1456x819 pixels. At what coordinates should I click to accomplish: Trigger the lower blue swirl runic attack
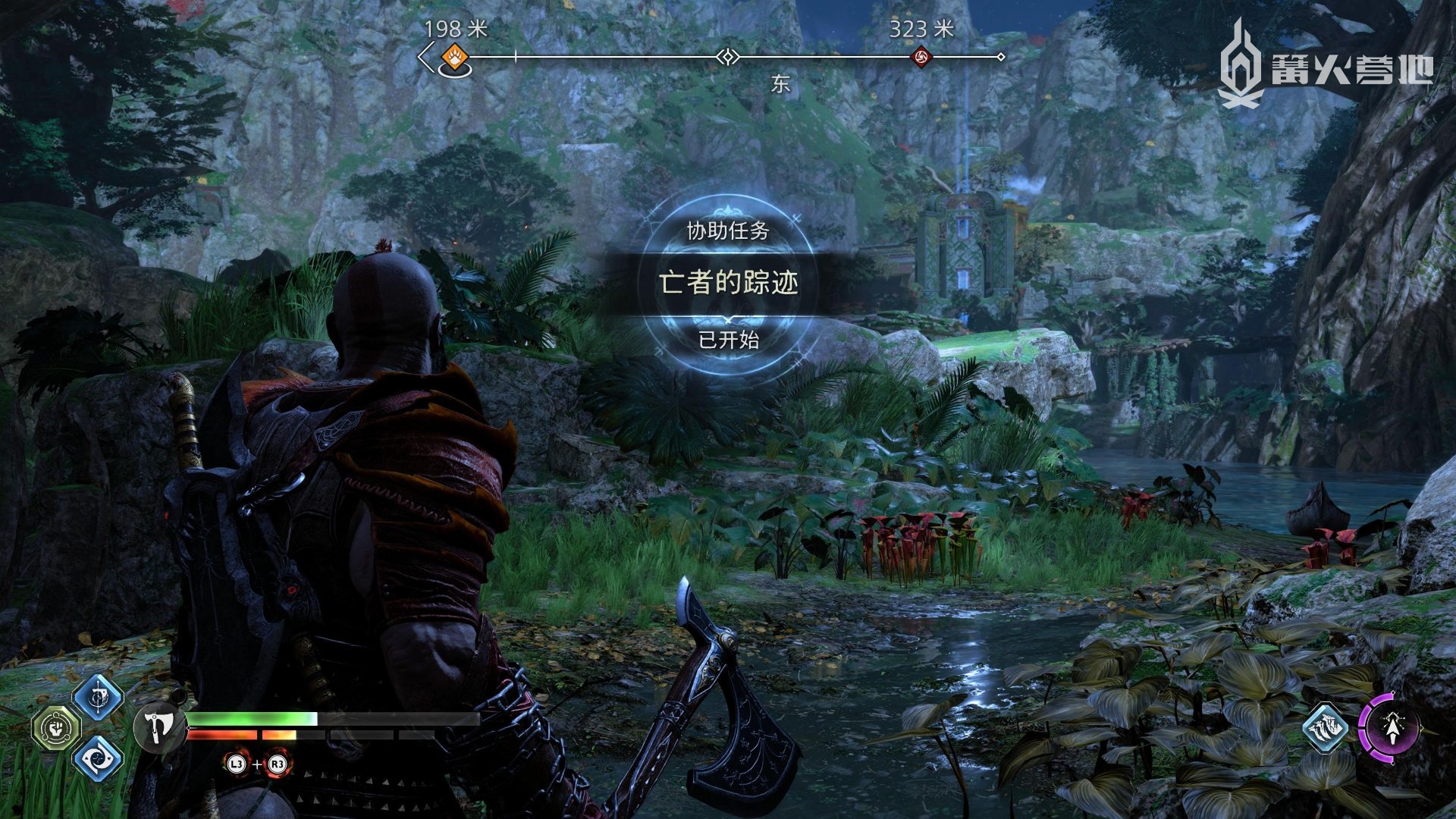98,759
